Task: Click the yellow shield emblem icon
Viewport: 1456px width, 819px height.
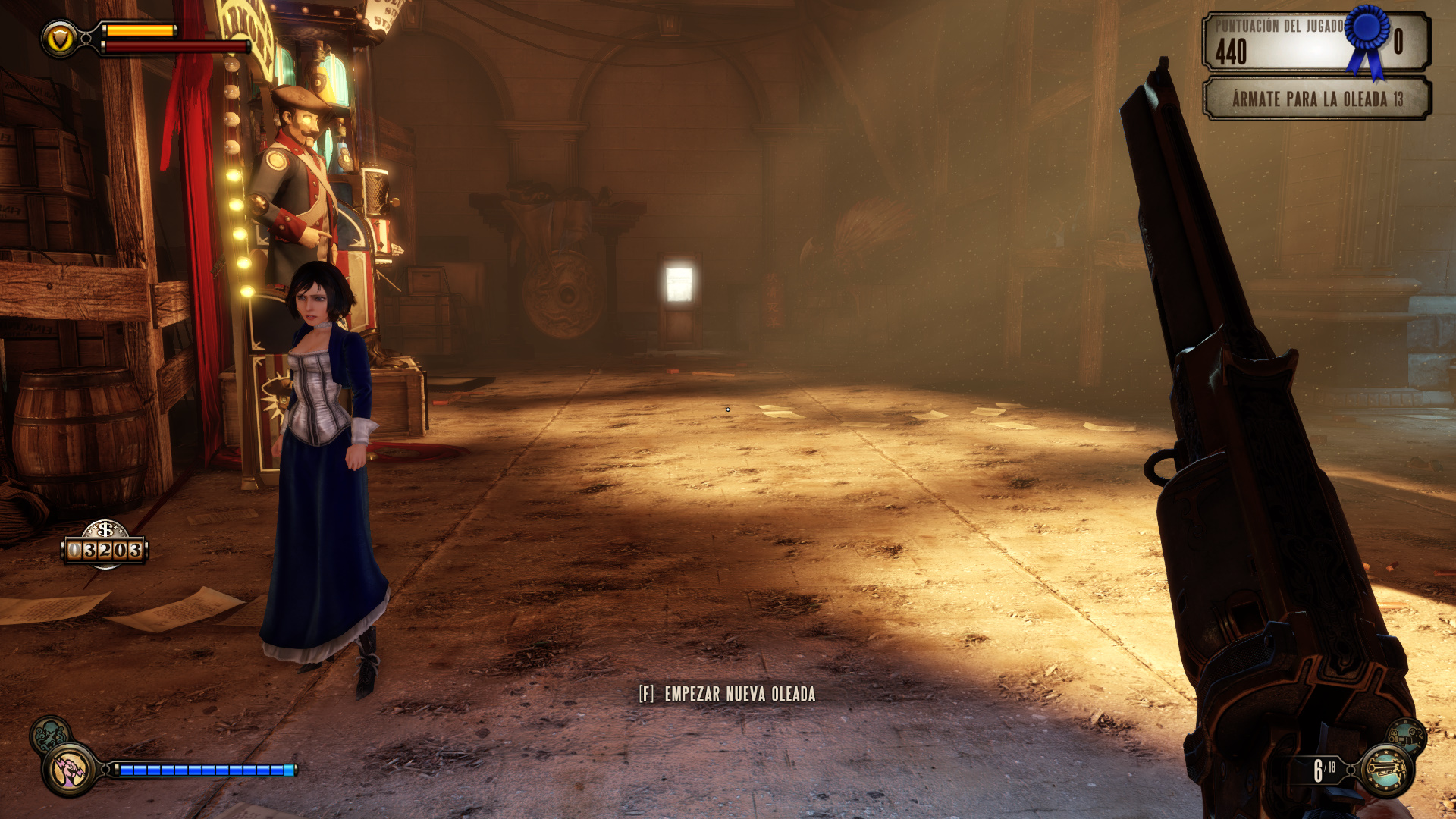Action: pyautogui.click(x=59, y=38)
